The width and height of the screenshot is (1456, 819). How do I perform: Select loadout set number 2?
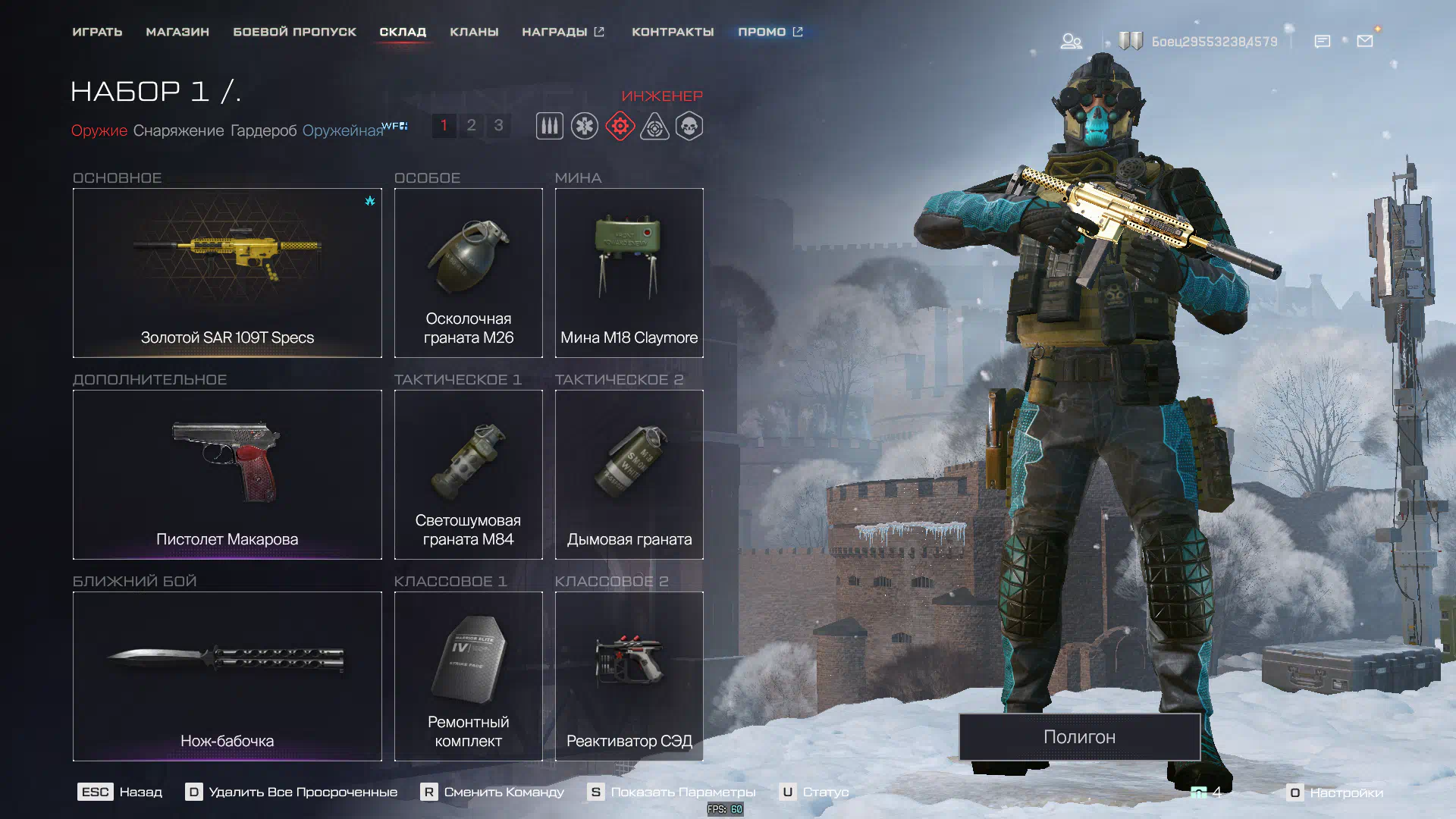471,125
